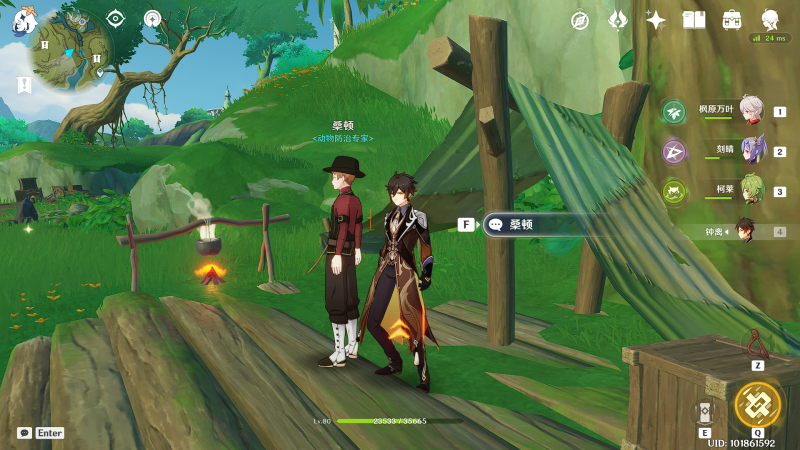Activate the stone pillar elemental skill

pyautogui.click(x=705, y=414)
